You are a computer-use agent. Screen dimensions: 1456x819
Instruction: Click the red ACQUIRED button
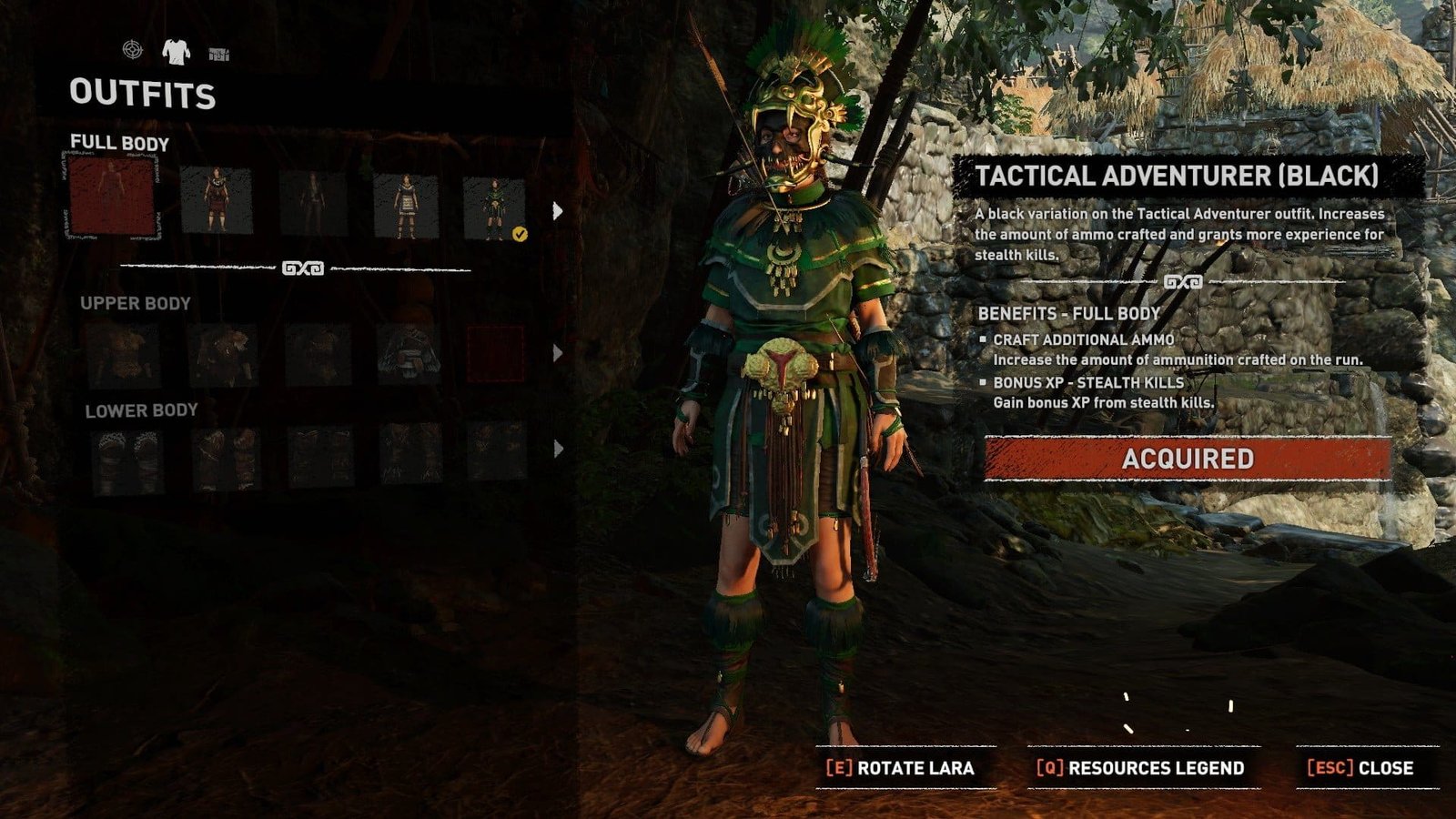pos(1188,459)
